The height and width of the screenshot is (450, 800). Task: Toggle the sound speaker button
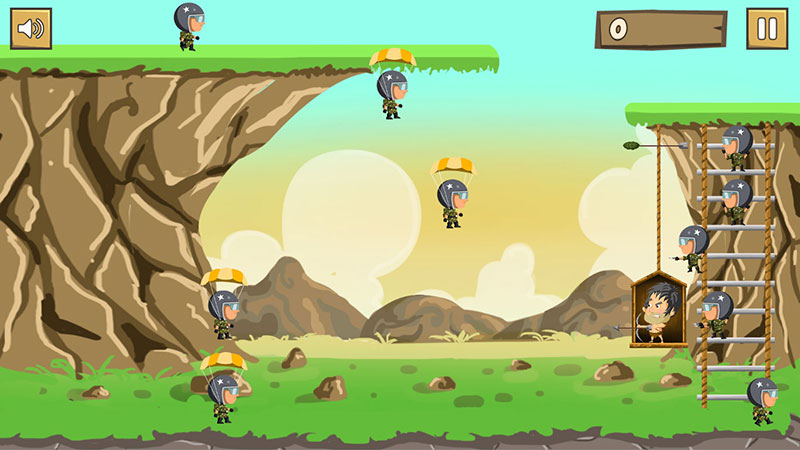coord(31,29)
